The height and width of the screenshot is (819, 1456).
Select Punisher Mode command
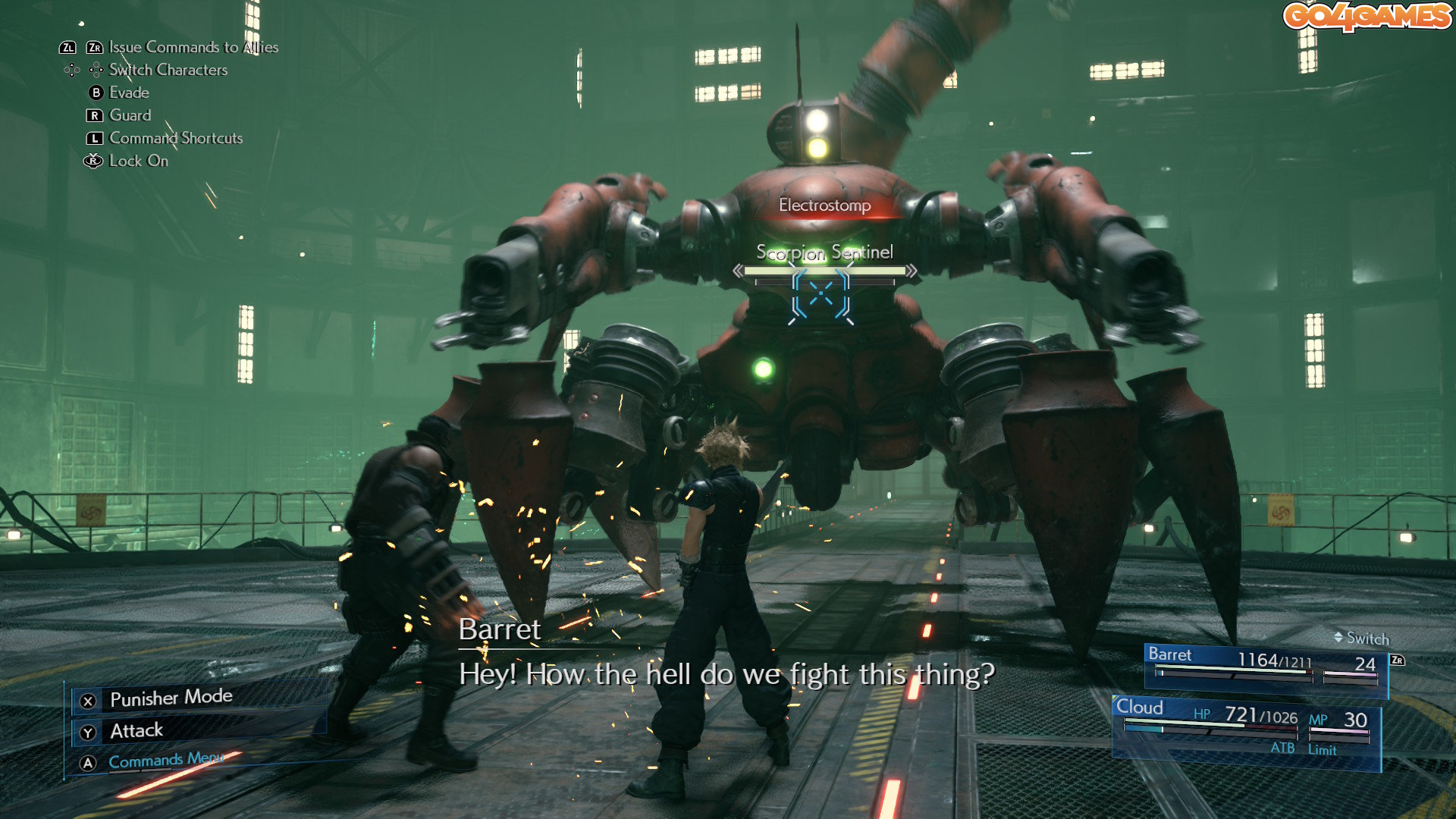pos(171,698)
